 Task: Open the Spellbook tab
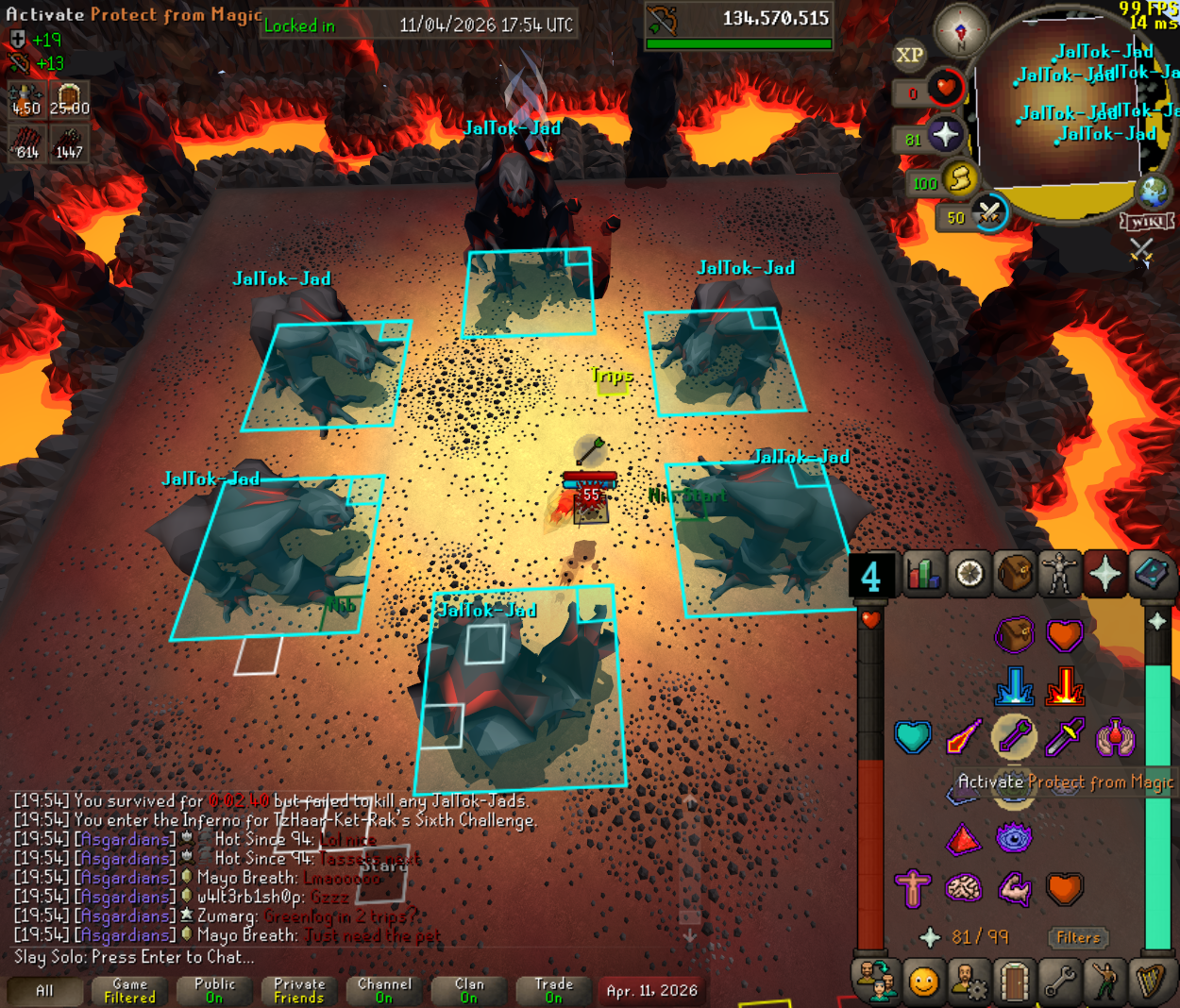pos(1151,574)
